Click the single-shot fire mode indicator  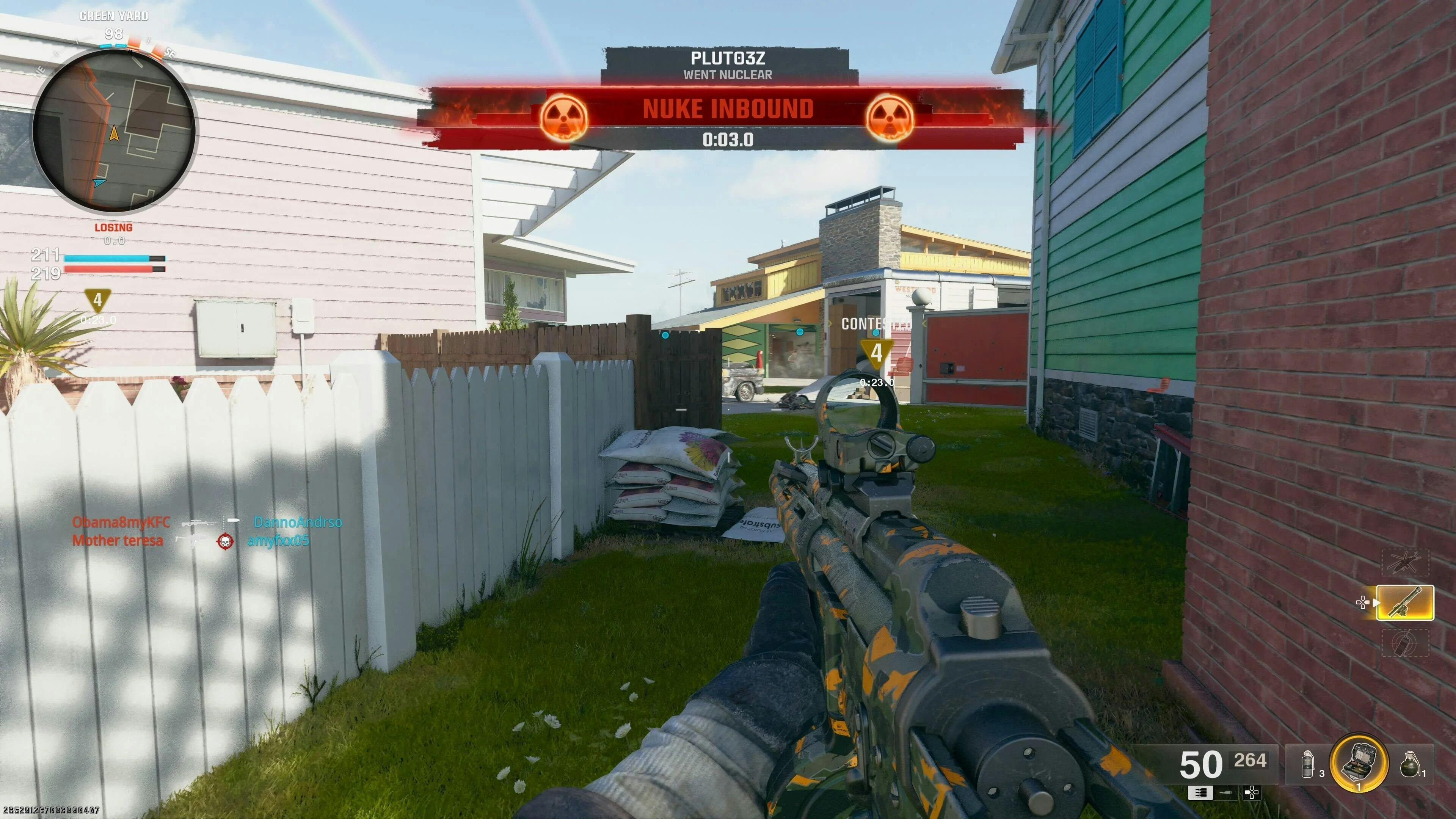(1226, 793)
